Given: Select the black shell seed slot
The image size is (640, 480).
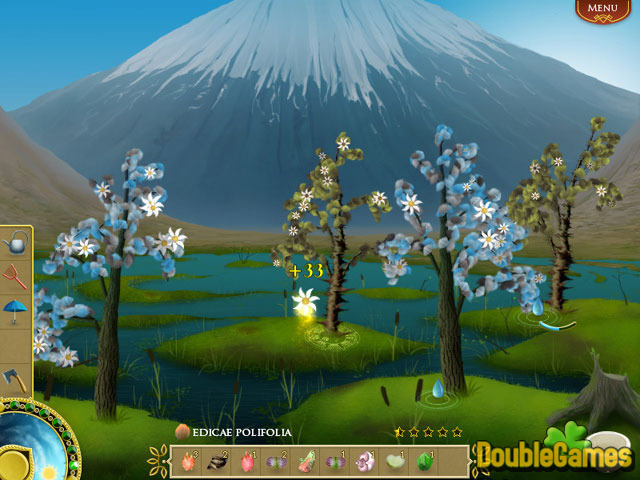Looking at the screenshot, I should [x=215, y=461].
